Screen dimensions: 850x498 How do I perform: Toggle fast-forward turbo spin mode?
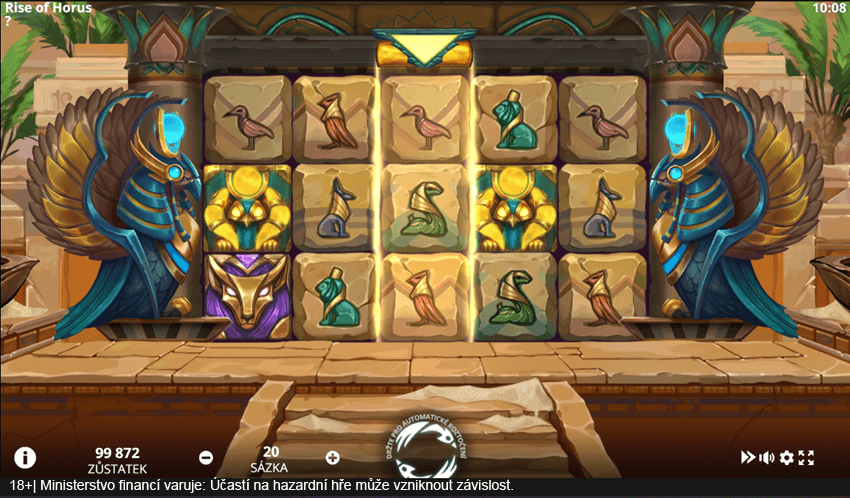[747, 457]
